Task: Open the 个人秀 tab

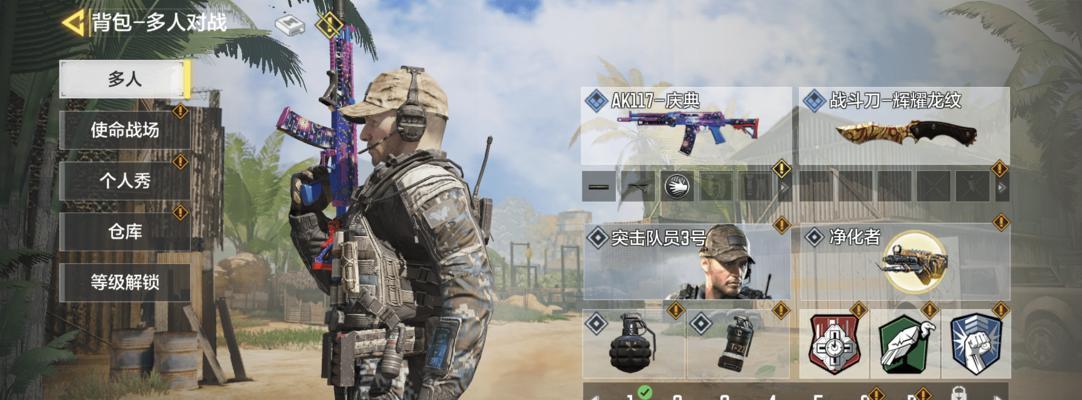Action: [x=124, y=181]
